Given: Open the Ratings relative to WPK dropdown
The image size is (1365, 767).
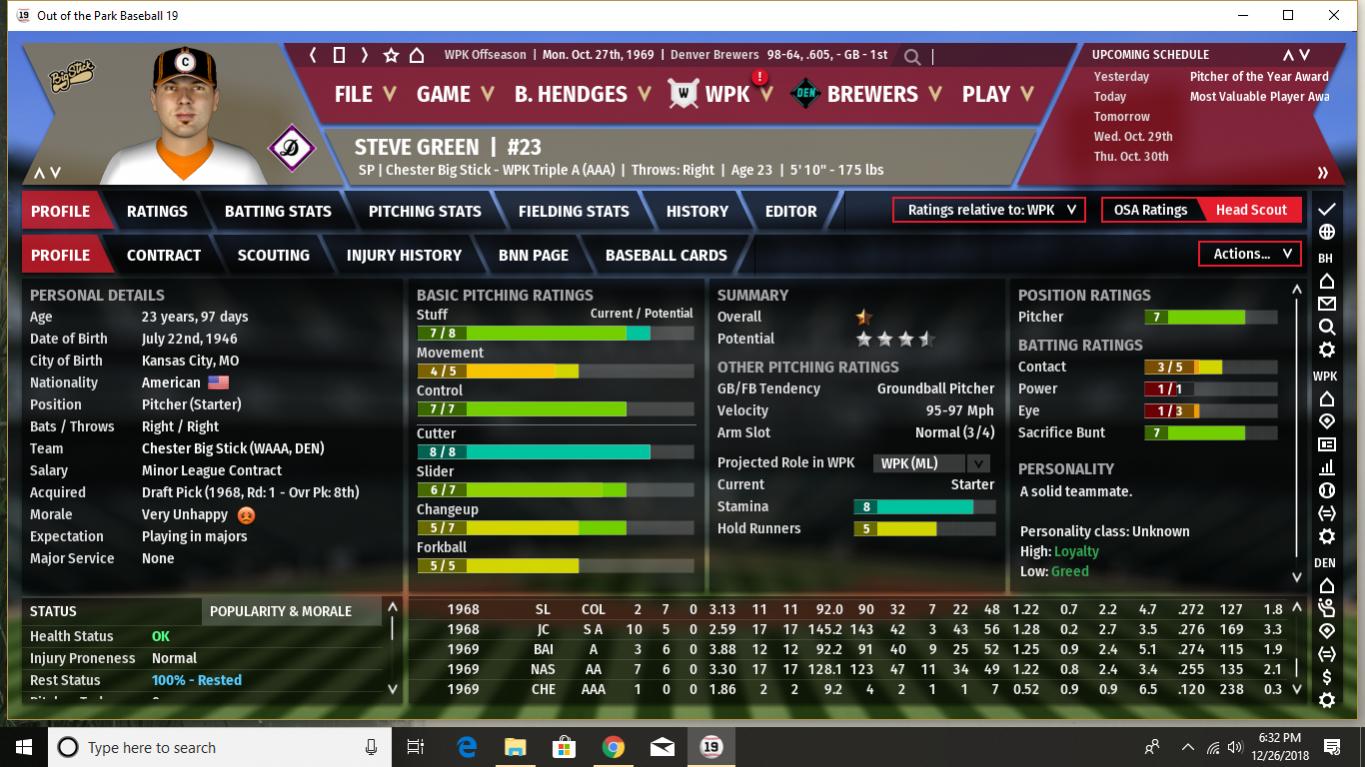Looking at the screenshot, I should coord(989,210).
